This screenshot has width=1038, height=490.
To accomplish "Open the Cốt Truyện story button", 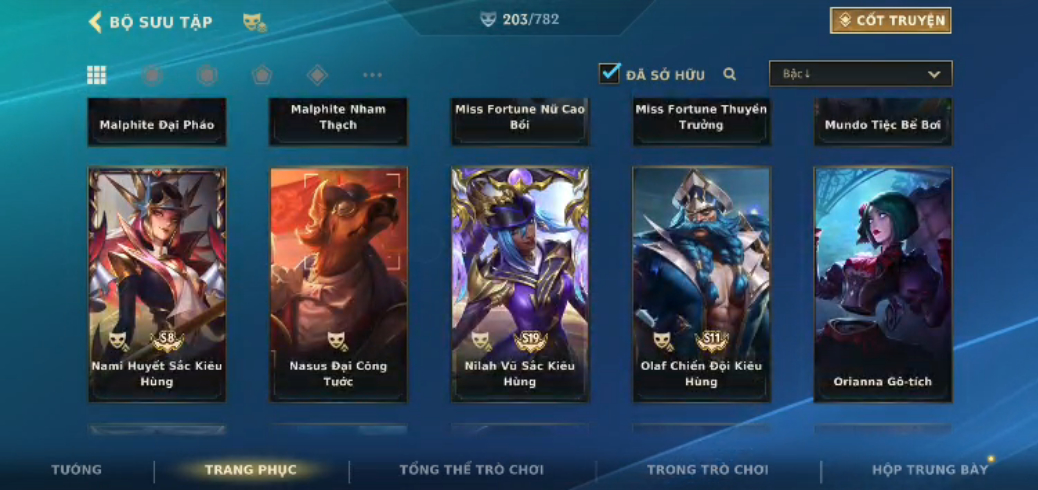I will (890, 21).
